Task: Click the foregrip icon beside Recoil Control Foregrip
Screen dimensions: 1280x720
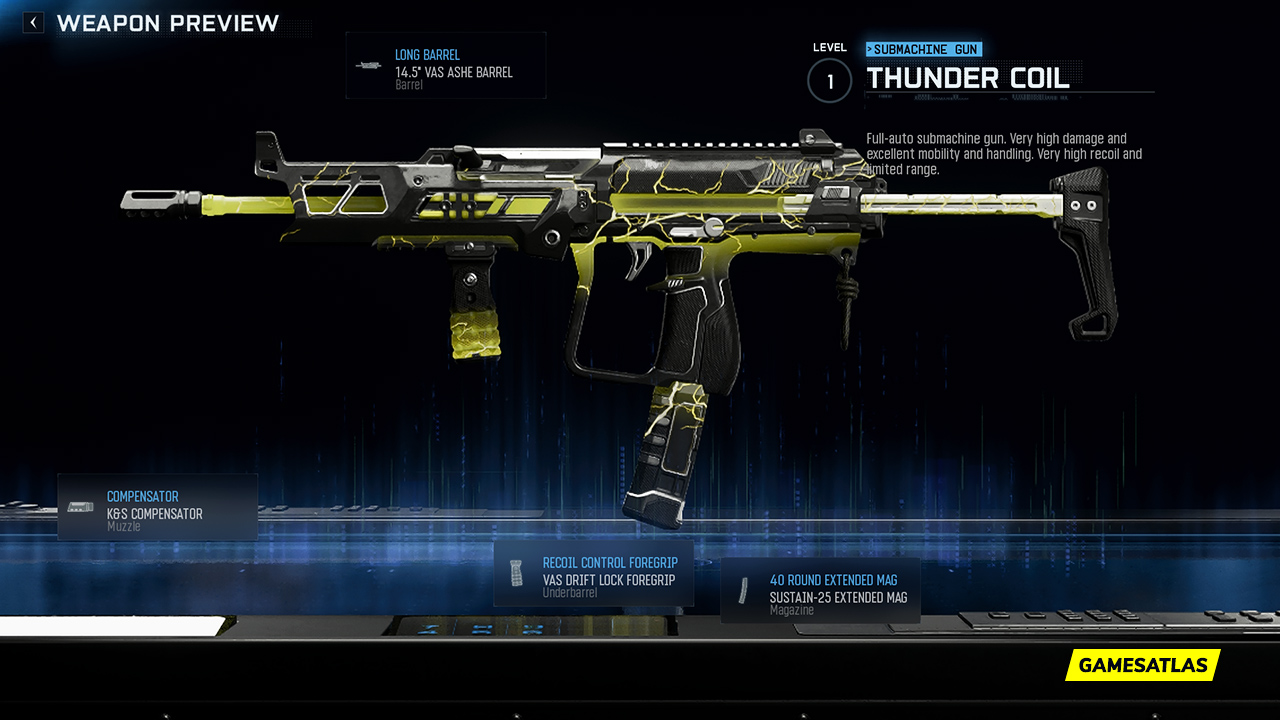Action: coord(517,572)
